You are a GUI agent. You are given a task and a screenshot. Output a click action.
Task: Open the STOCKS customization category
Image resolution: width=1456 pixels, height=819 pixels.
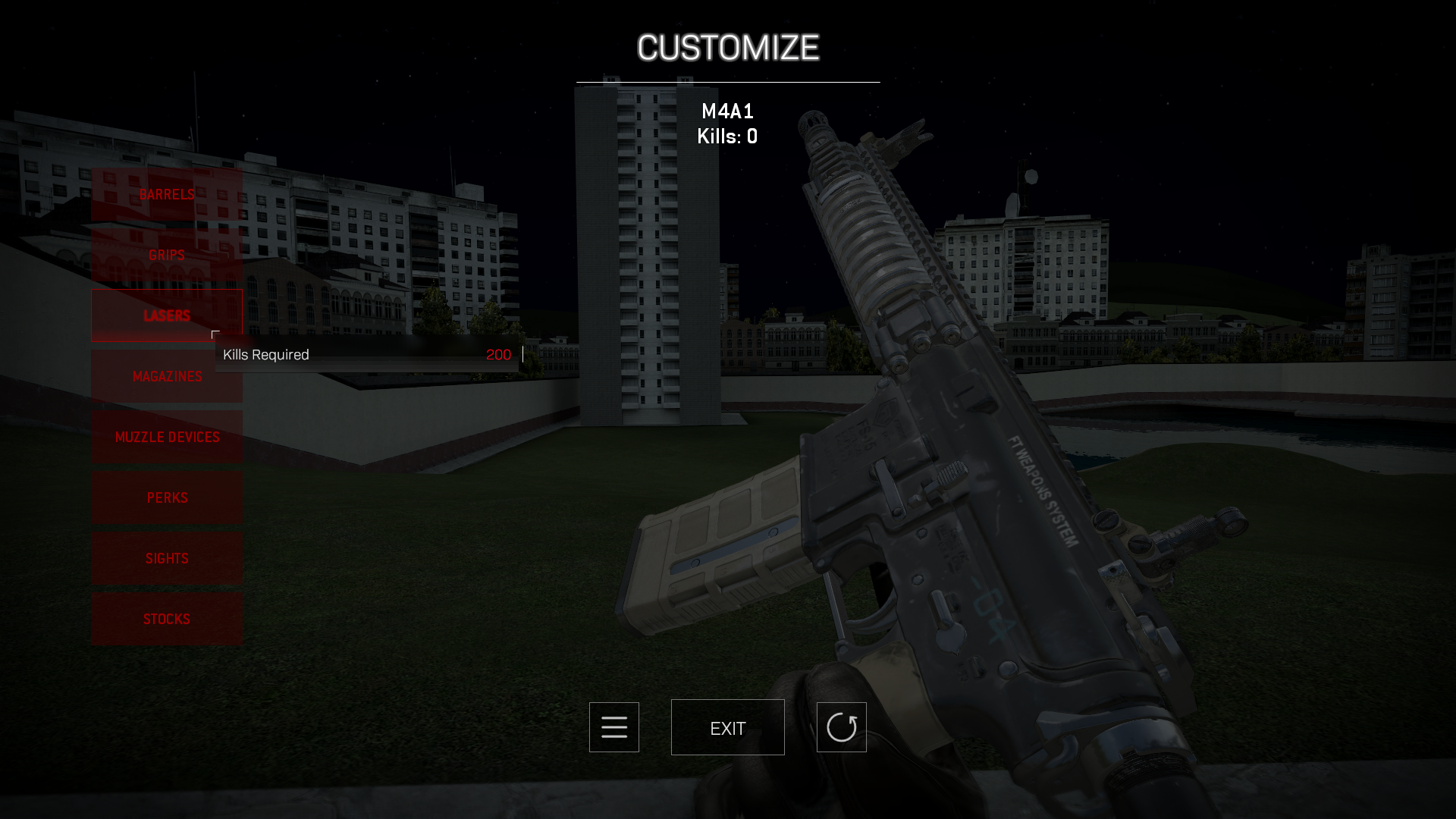pos(166,619)
